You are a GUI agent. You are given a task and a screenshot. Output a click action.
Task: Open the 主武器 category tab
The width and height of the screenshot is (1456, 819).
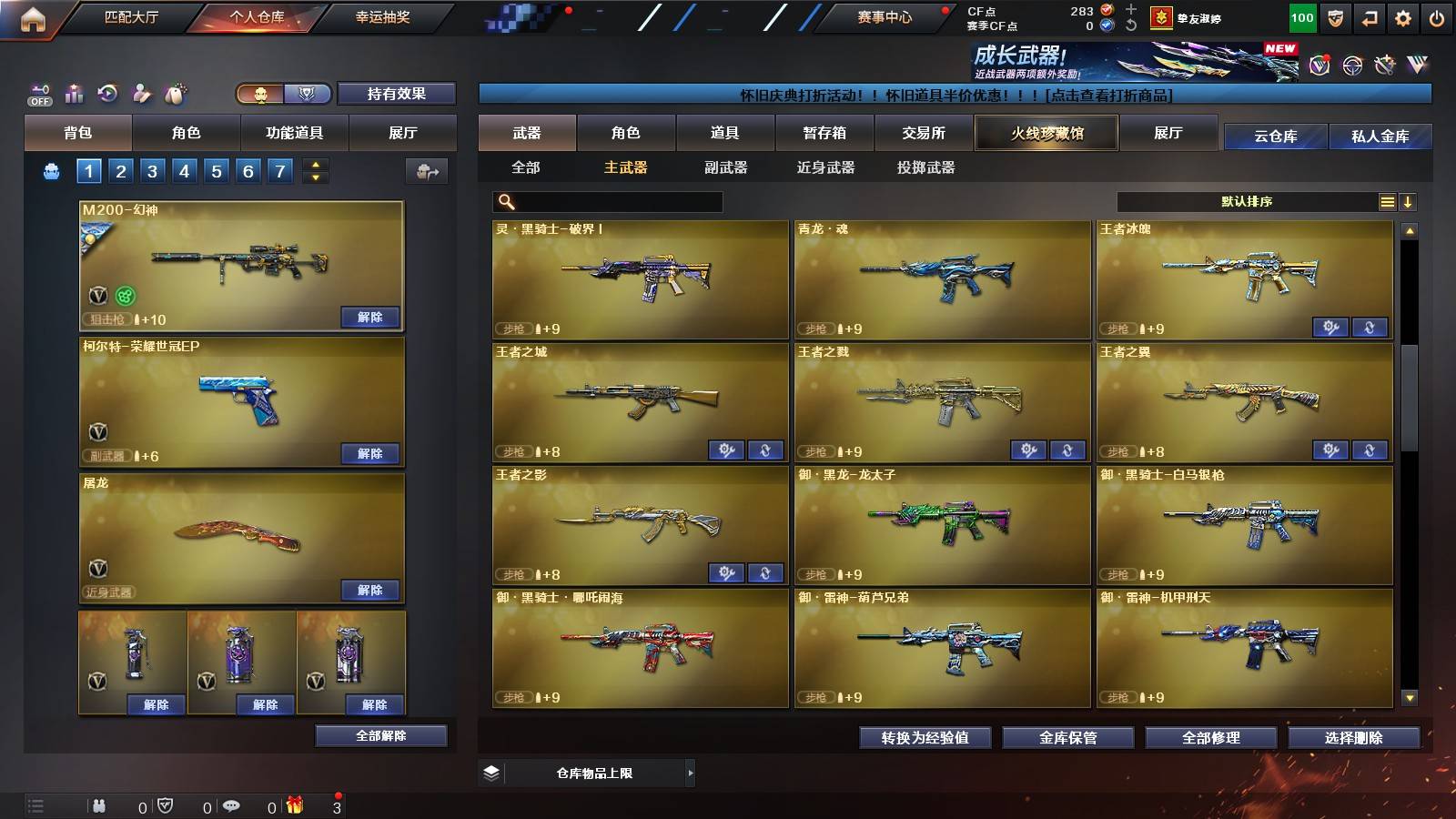626,168
